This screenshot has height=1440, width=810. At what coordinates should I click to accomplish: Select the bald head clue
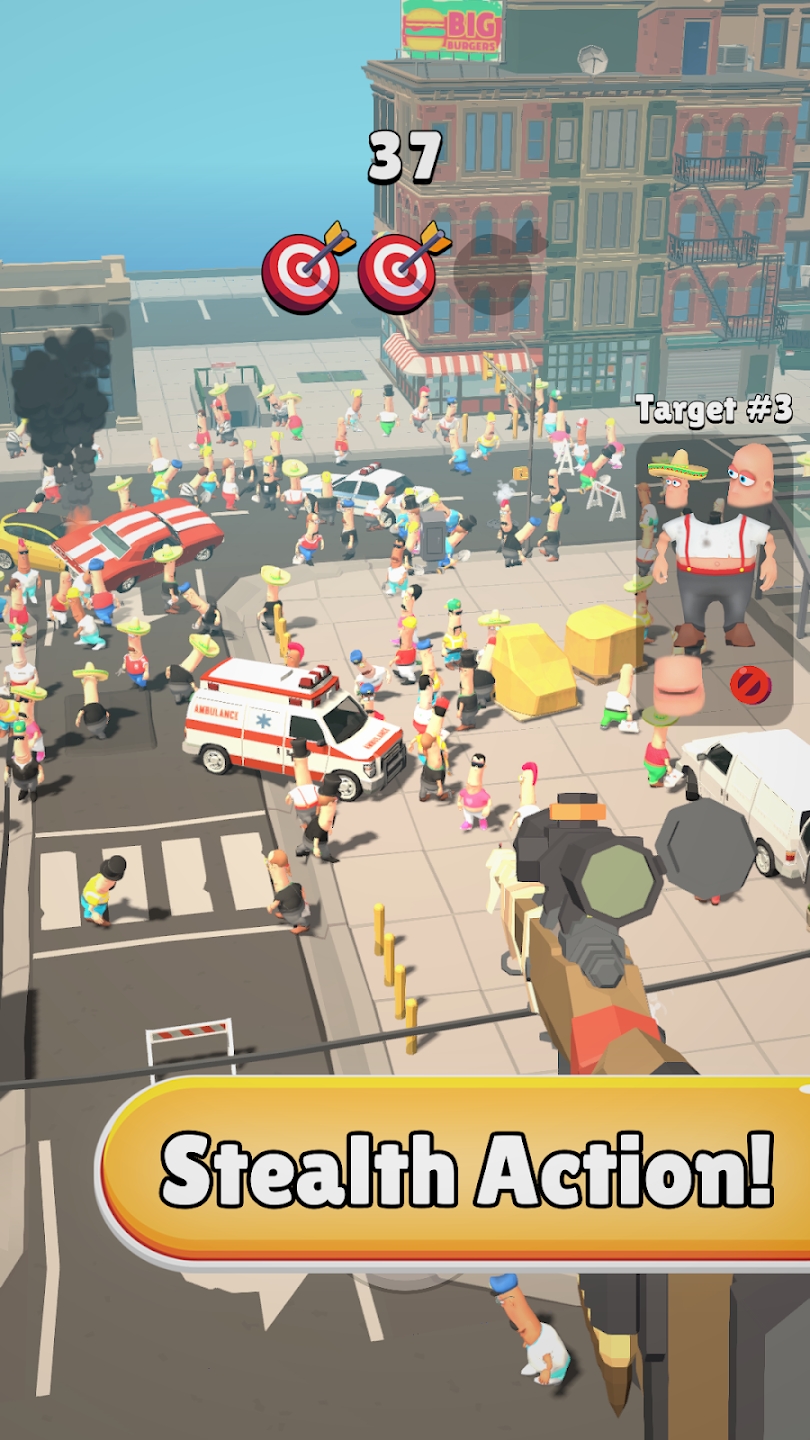pyautogui.click(x=750, y=476)
